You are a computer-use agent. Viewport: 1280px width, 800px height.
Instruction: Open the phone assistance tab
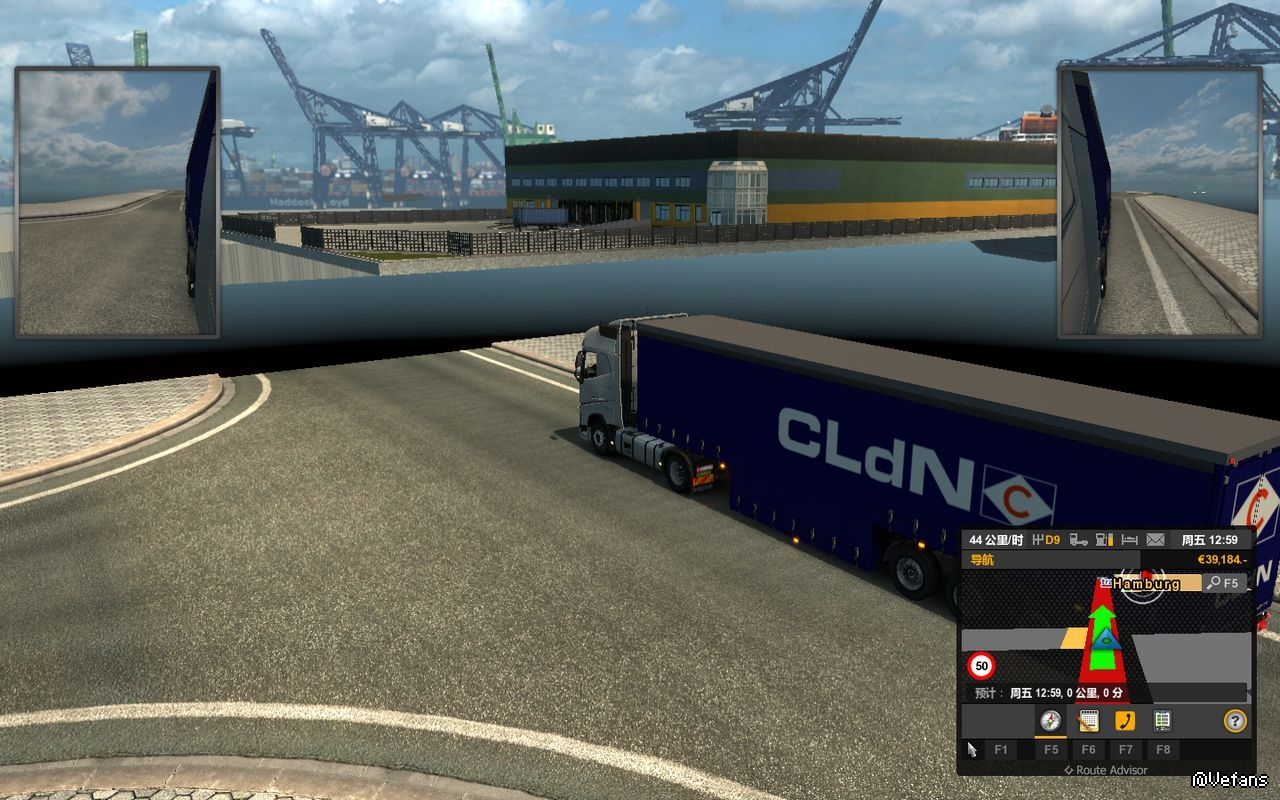click(x=1125, y=721)
